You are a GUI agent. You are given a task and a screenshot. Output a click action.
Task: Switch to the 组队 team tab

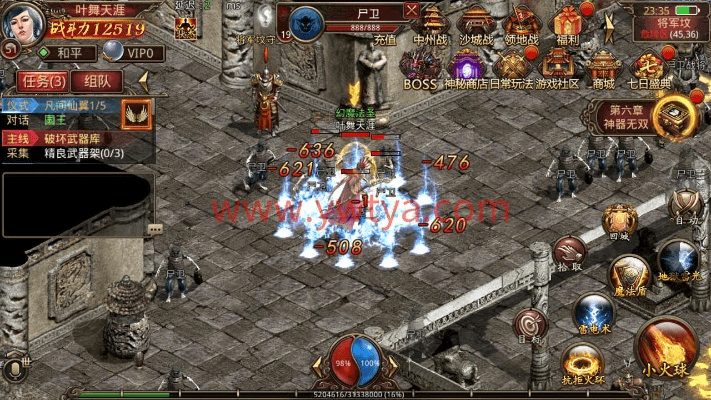click(x=98, y=80)
